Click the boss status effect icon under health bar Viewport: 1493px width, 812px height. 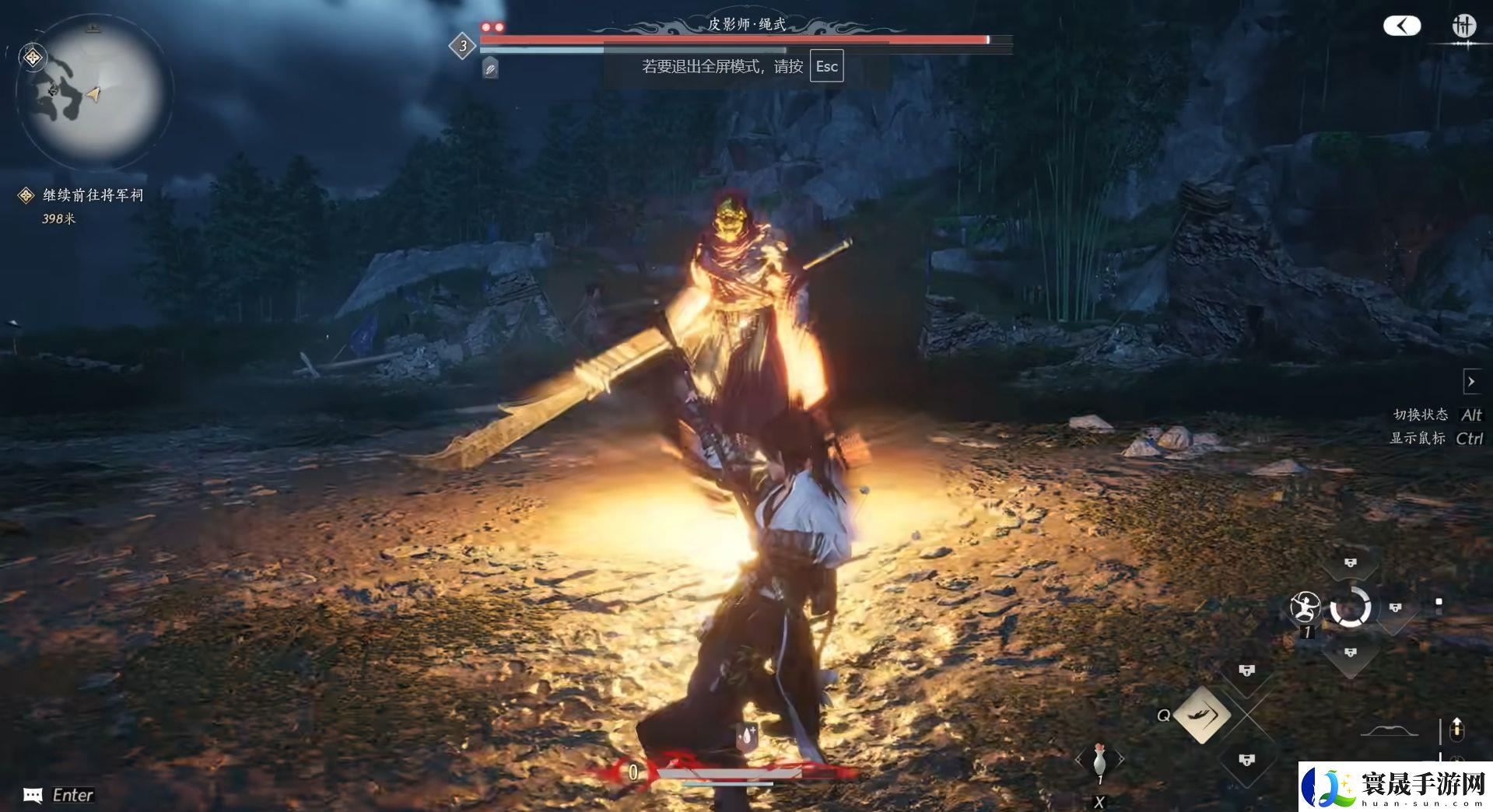tap(490, 69)
